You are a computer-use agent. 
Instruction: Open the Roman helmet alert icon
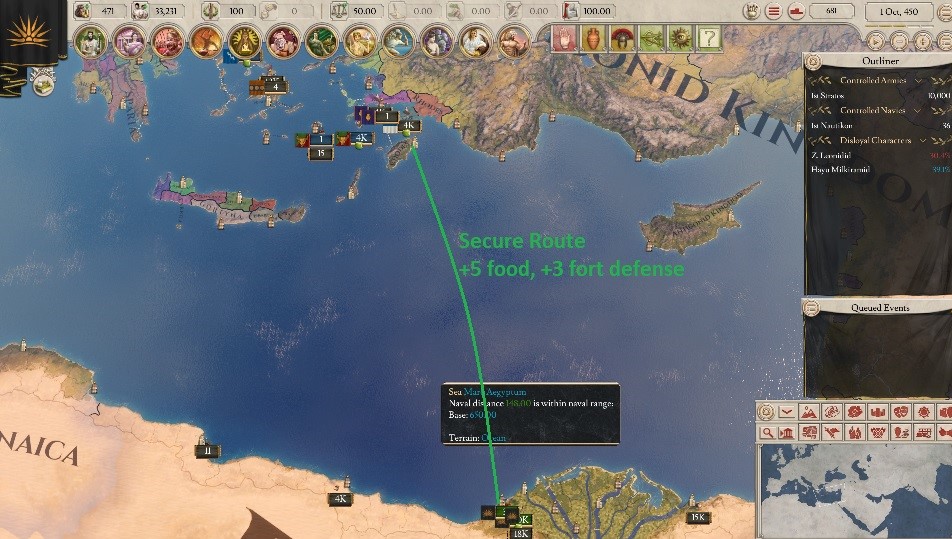click(x=622, y=39)
